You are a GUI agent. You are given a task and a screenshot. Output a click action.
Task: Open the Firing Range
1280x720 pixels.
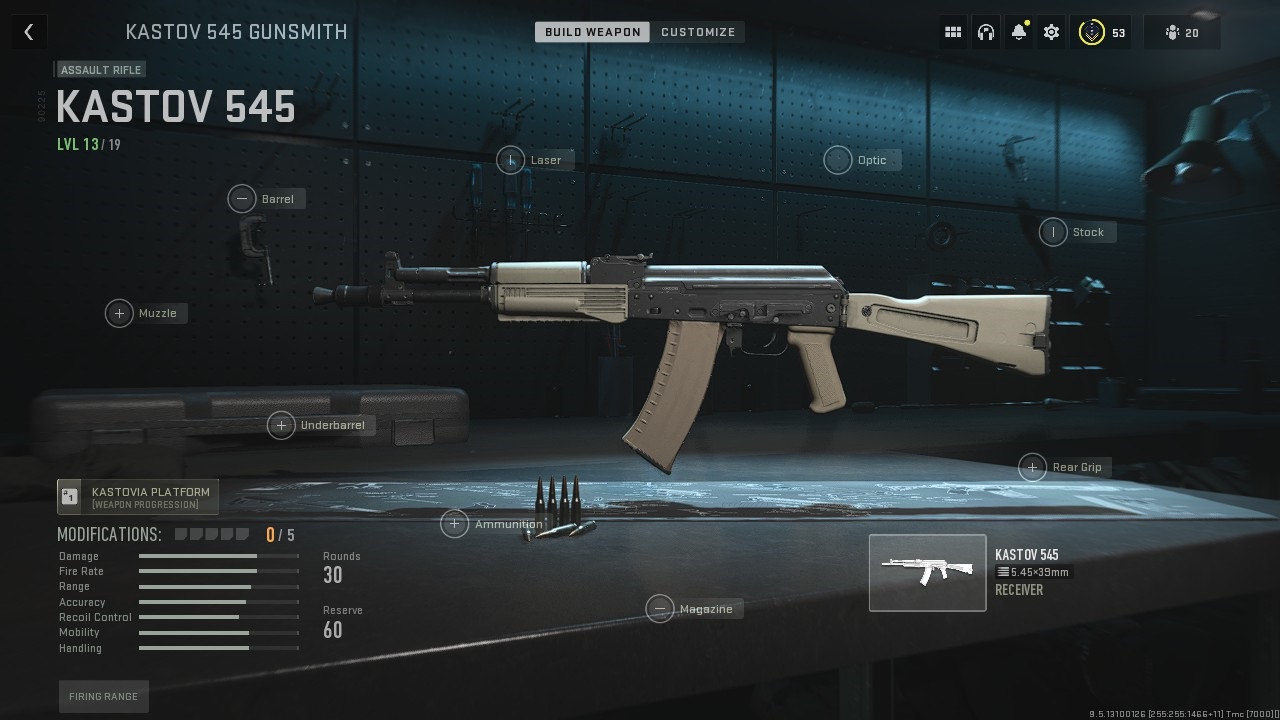(103, 696)
